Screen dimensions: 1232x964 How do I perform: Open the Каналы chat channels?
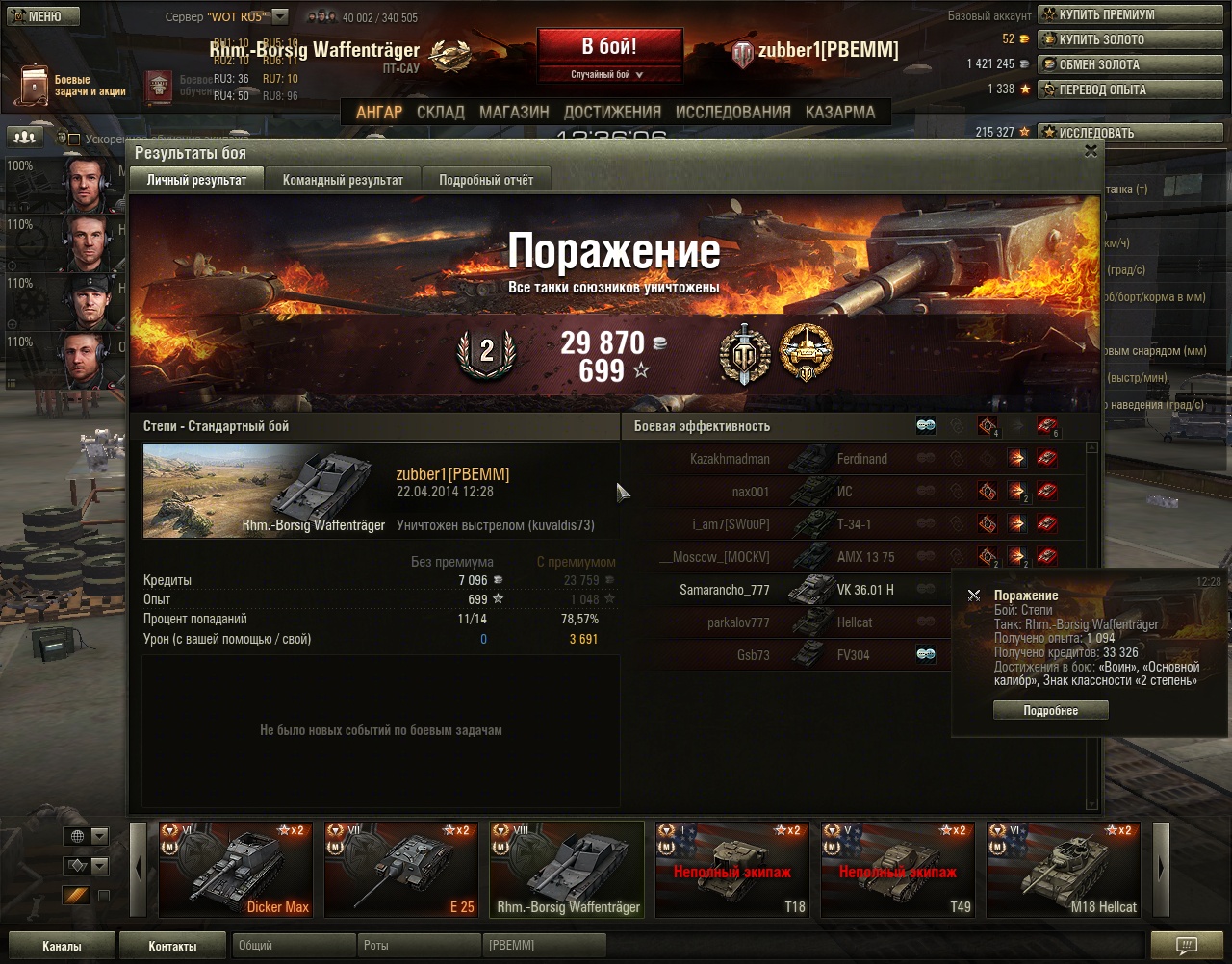pos(62,946)
